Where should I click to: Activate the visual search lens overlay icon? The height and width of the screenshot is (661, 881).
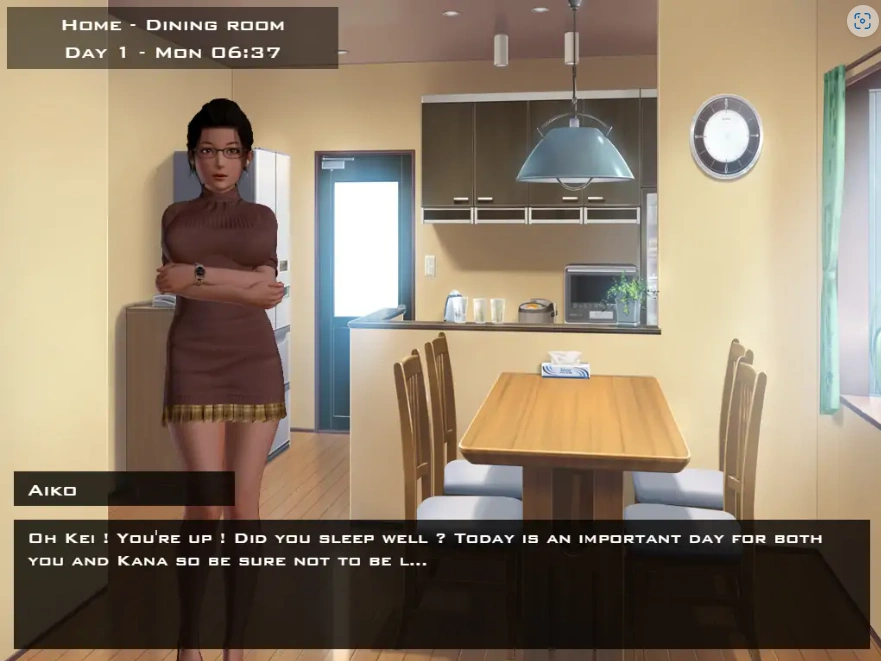point(862,21)
